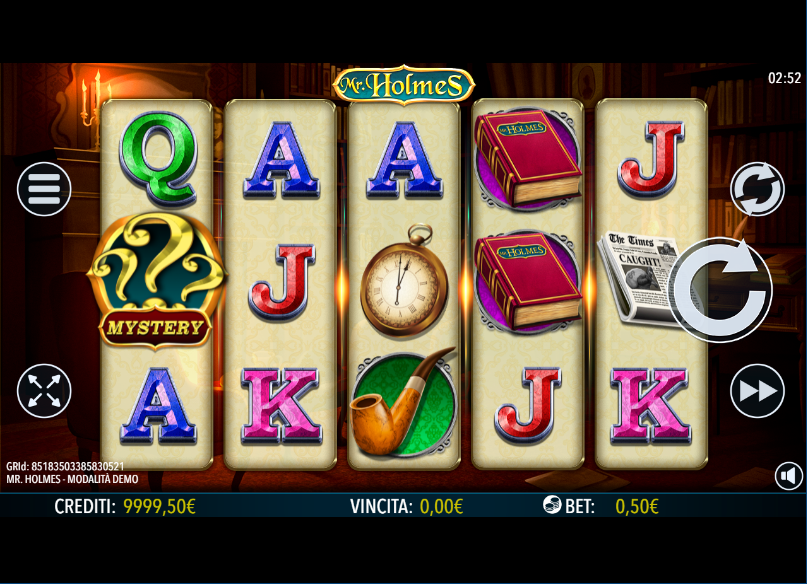Activate the autoplay button with two circular arrows
Viewport: 807px width, 584px height.
(757, 188)
